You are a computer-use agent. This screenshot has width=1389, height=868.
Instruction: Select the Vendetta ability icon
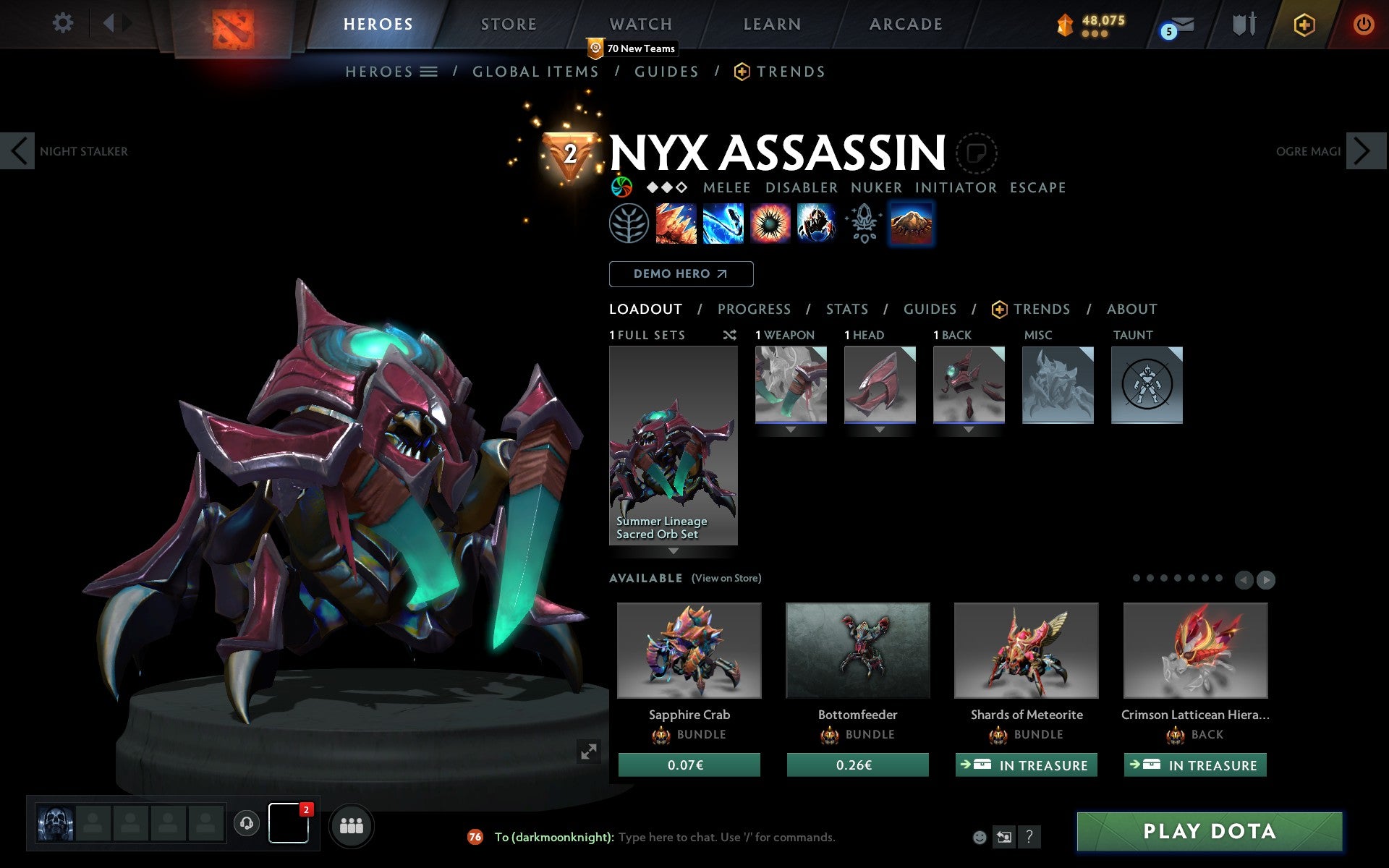[817, 224]
